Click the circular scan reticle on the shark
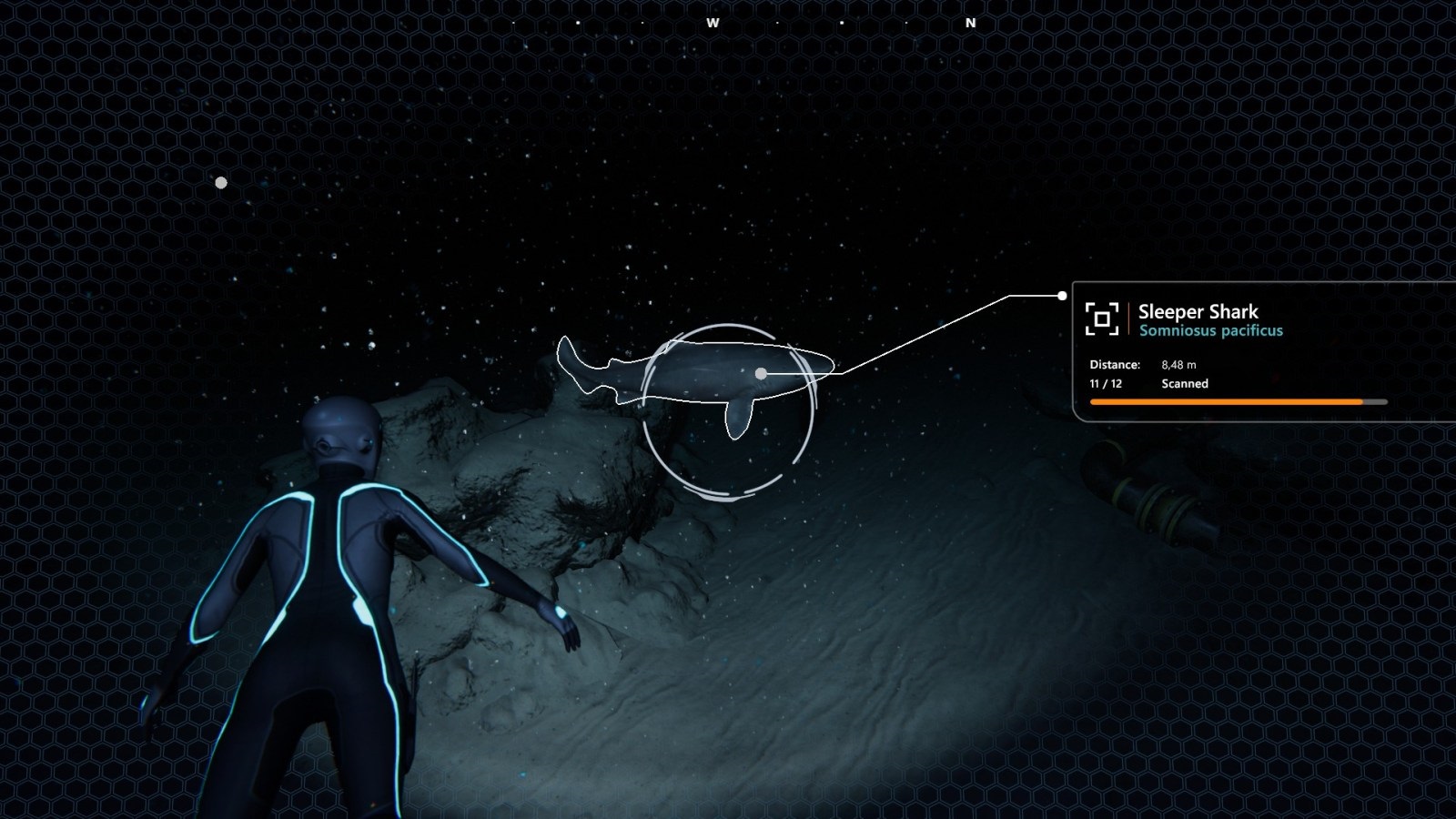The image size is (1456, 819). coord(728,411)
